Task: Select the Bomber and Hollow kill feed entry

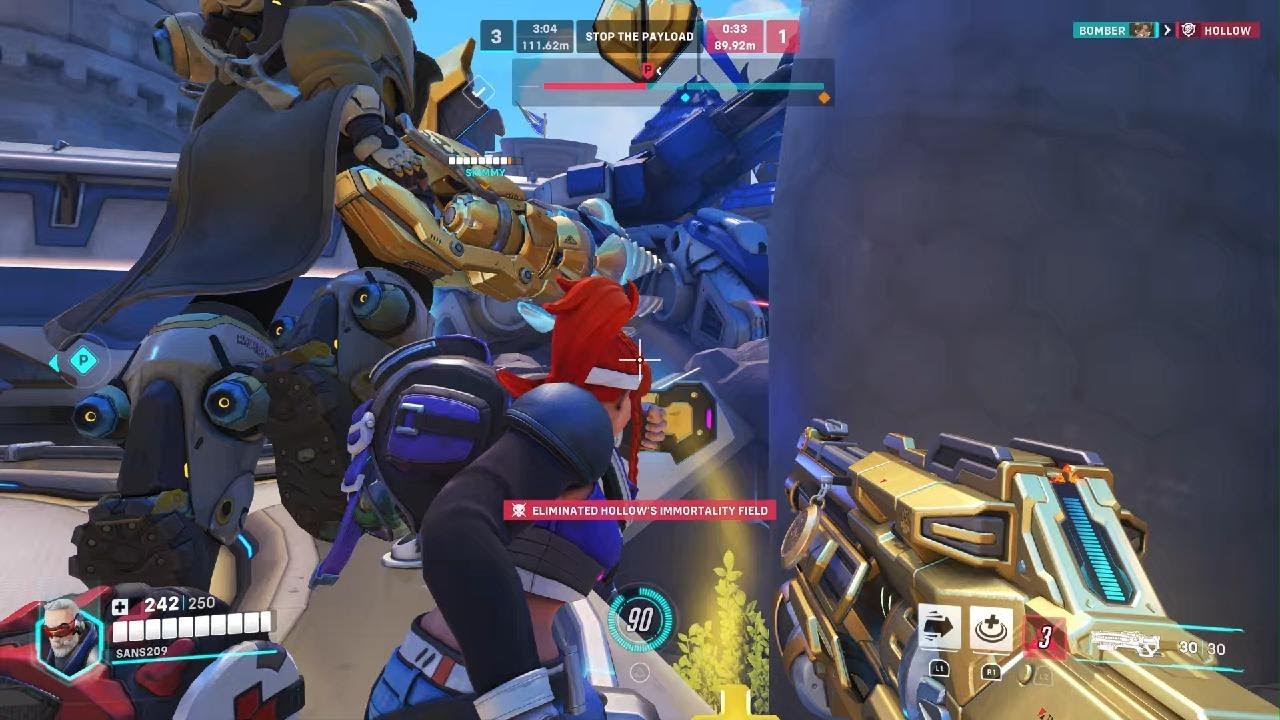Action: (x=1165, y=30)
